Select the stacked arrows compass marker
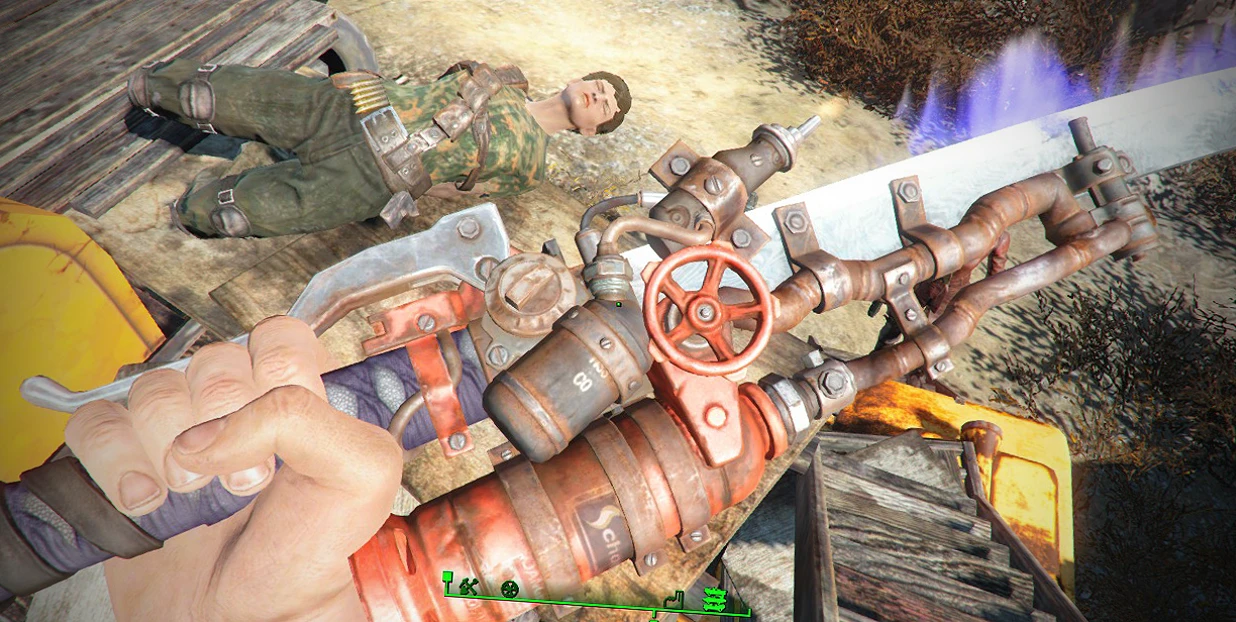This screenshot has width=1236, height=622. point(714,598)
